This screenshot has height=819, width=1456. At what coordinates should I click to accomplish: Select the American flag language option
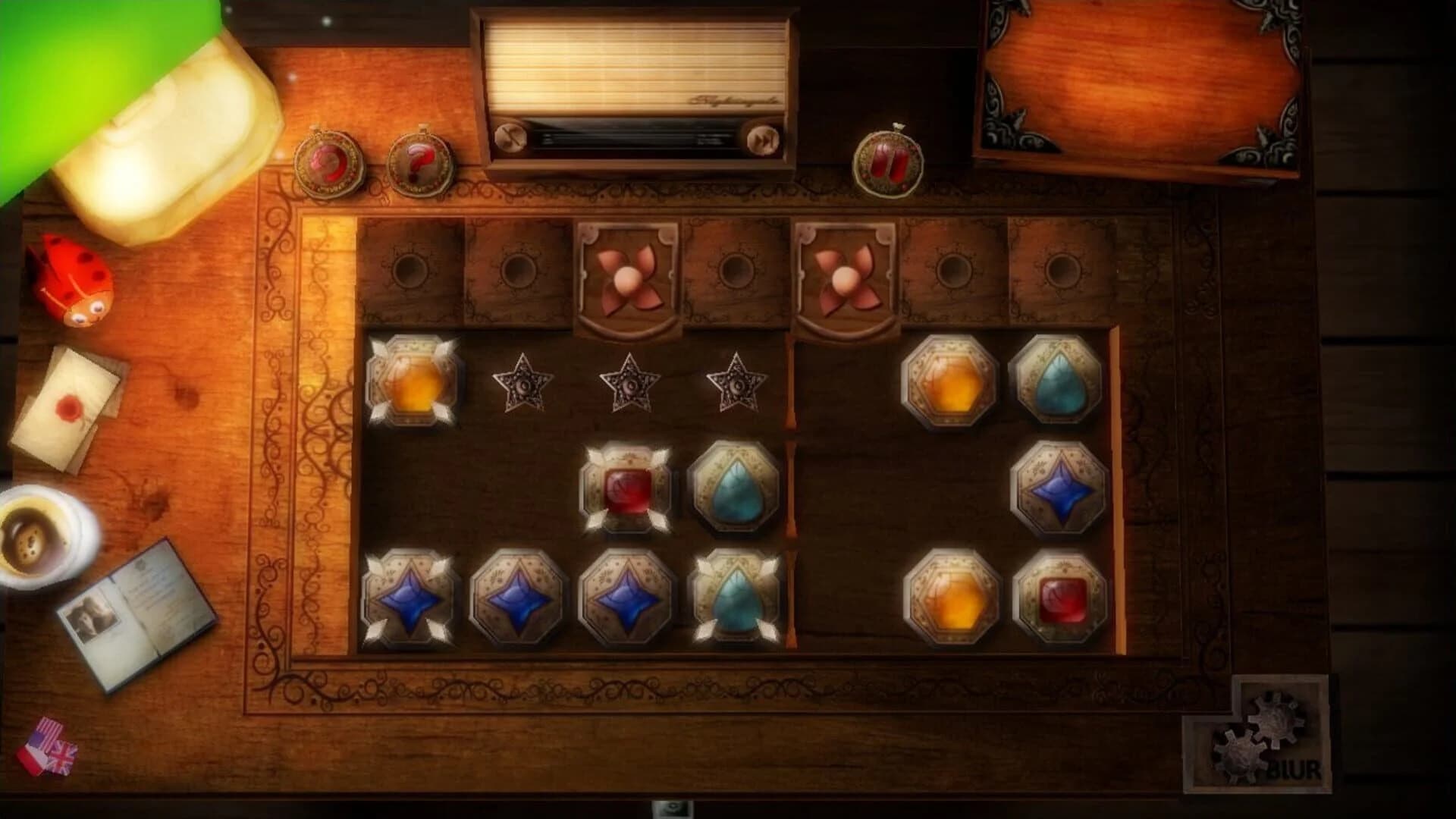point(47,732)
